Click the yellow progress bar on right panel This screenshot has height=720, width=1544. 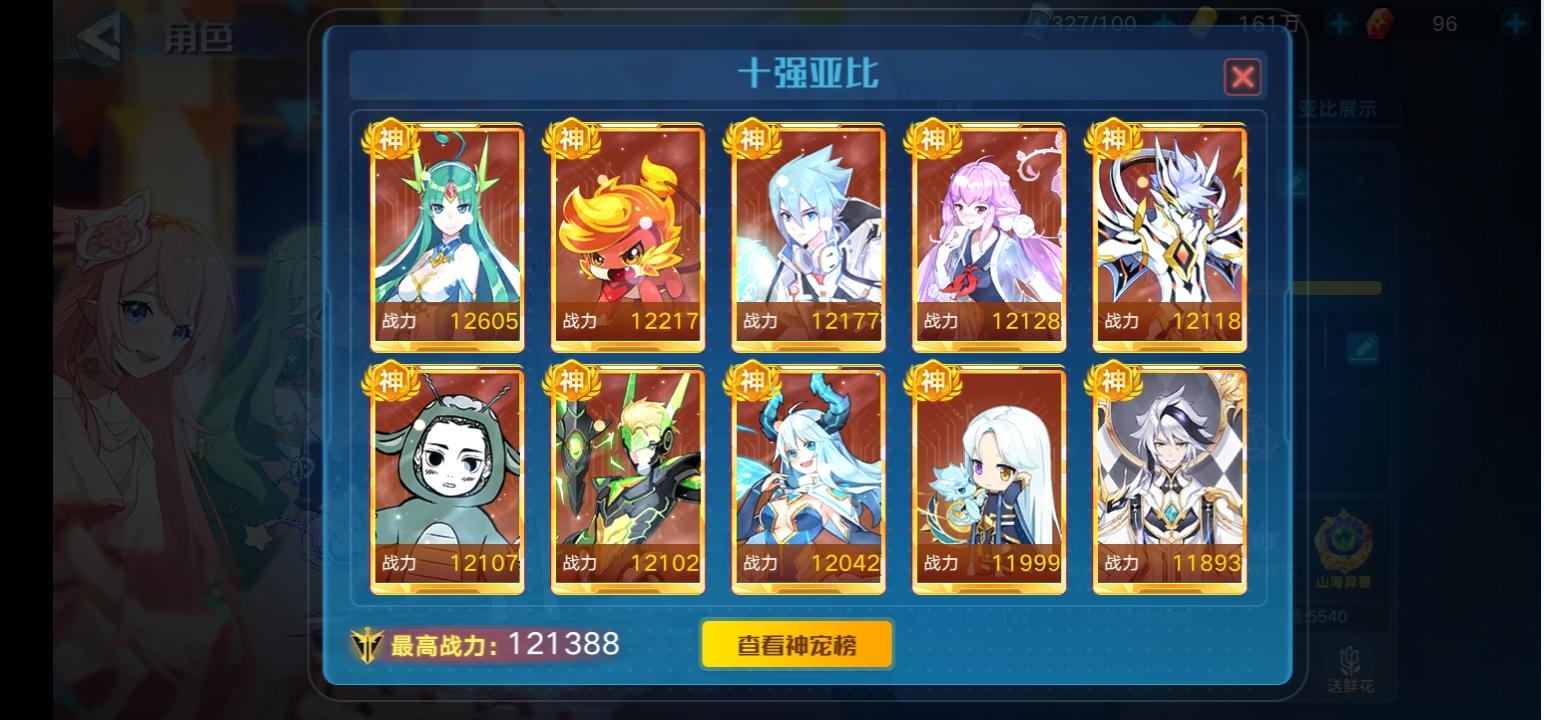click(1340, 287)
